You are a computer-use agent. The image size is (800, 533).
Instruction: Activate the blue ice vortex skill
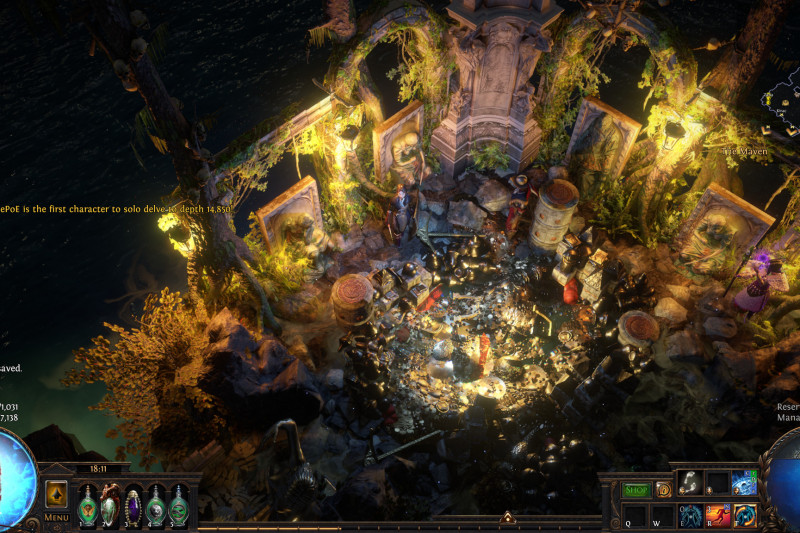pos(743,483)
